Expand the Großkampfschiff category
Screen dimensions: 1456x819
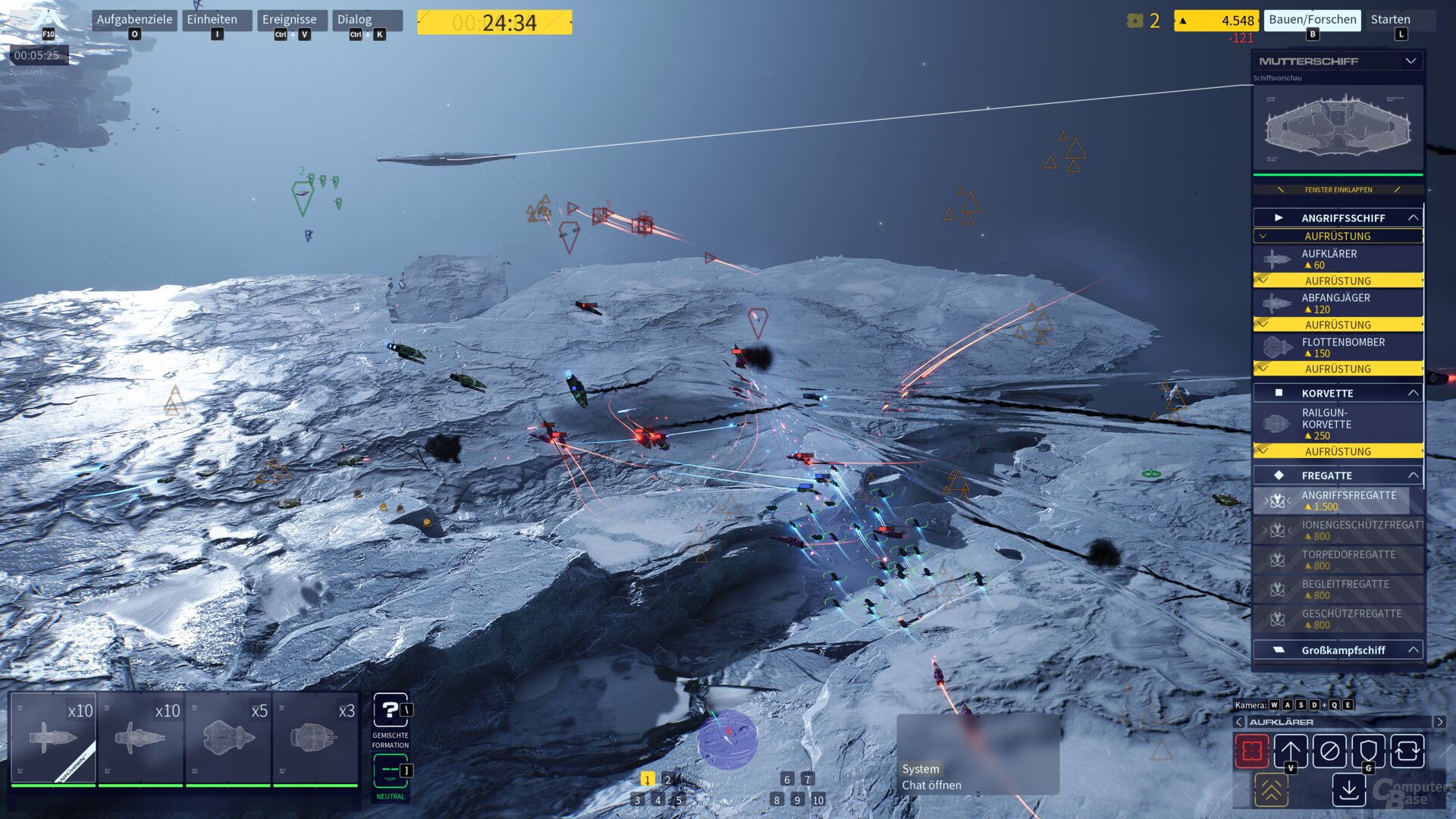(x=1412, y=650)
